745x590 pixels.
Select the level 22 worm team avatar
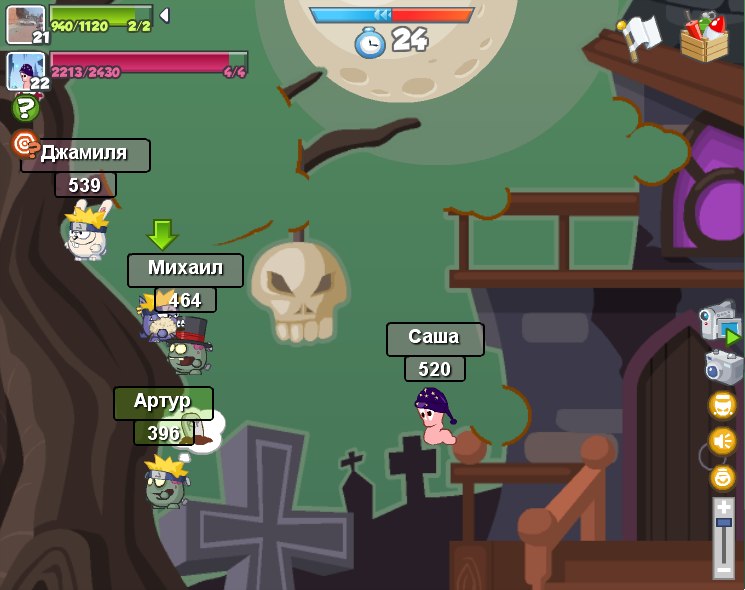(x=25, y=70)
